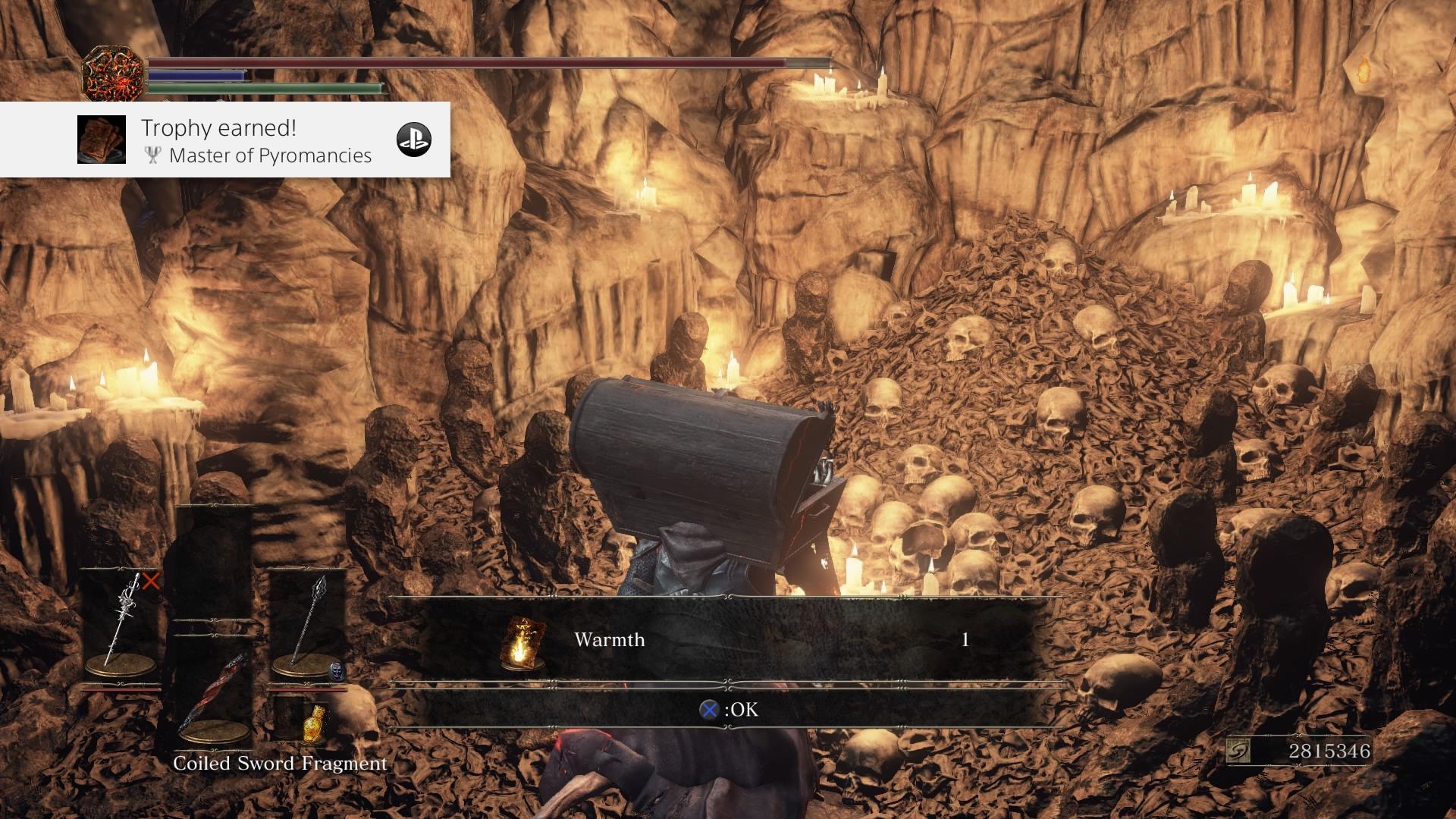Click the PlayStation logo in the trophy notification

415,140
